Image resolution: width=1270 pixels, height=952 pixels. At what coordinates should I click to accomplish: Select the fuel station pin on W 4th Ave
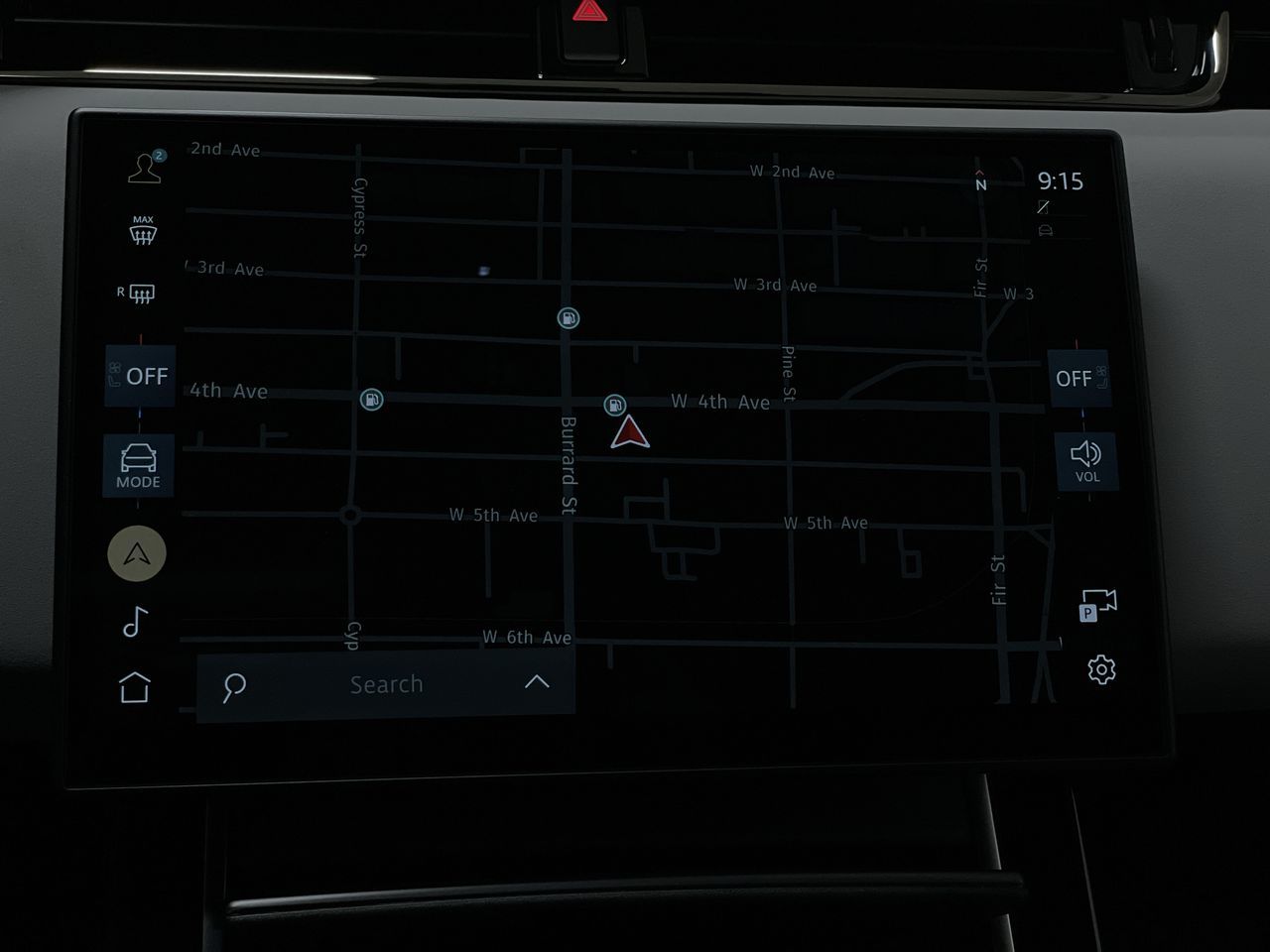click(x=614, y=403)
